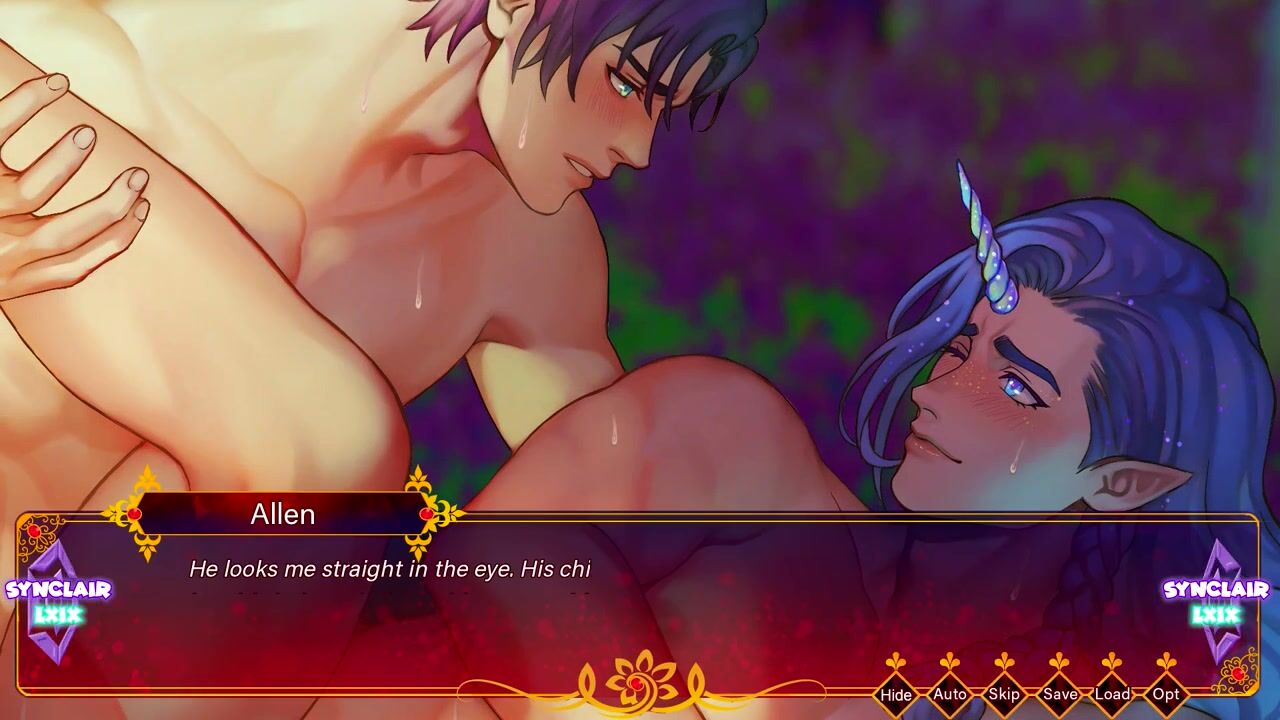Hide the dialogue box with Hide button
The height and width of the screenshot is (720, 1280).
(x=896, y=693)
